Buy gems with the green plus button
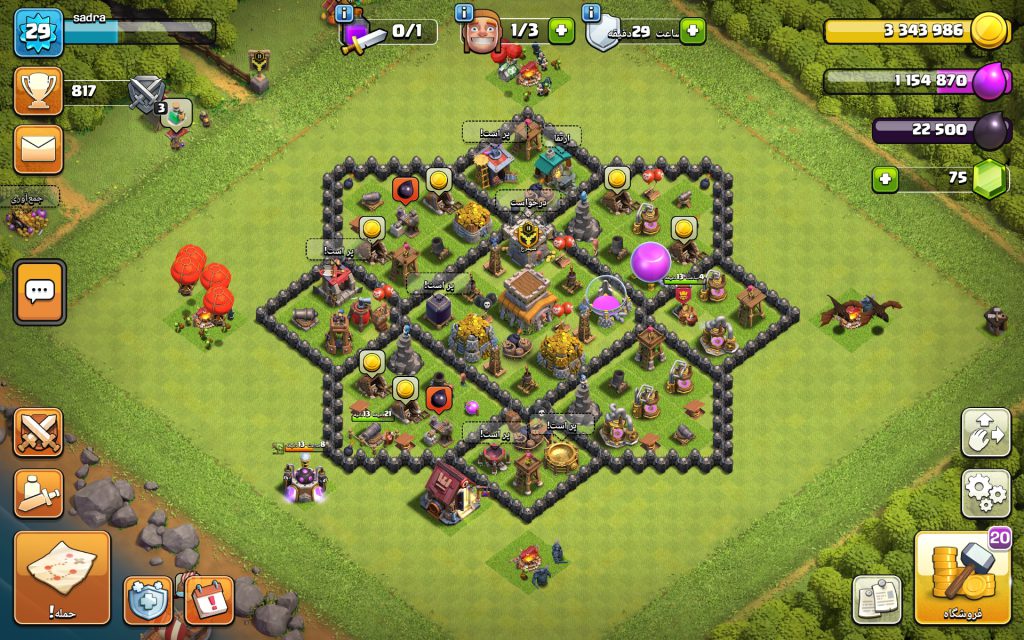This screenshot has width=1024, height=640. tap(885, 180)
